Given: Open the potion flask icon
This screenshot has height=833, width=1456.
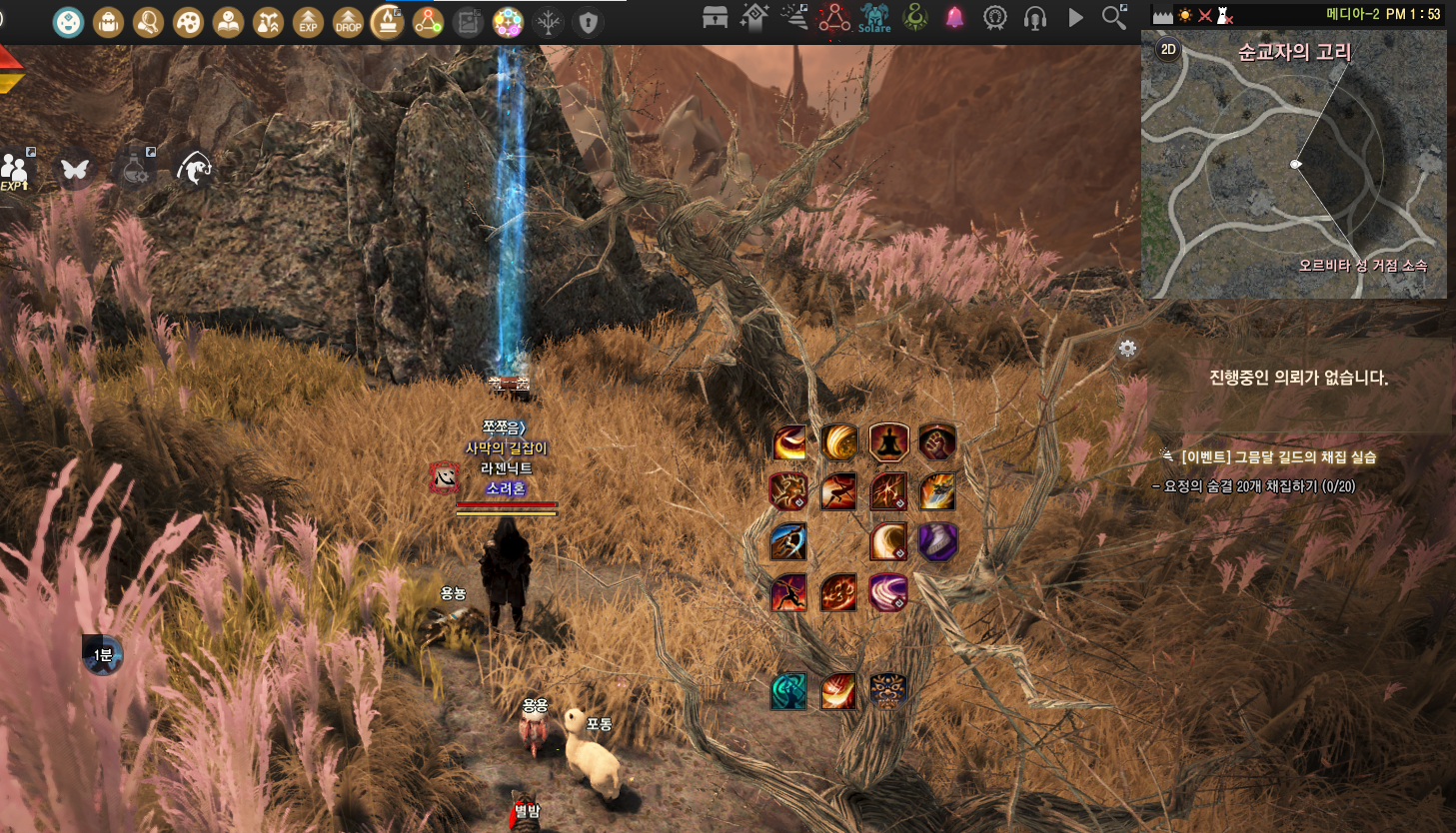Looking at the screenshot, I should (136, 170).
